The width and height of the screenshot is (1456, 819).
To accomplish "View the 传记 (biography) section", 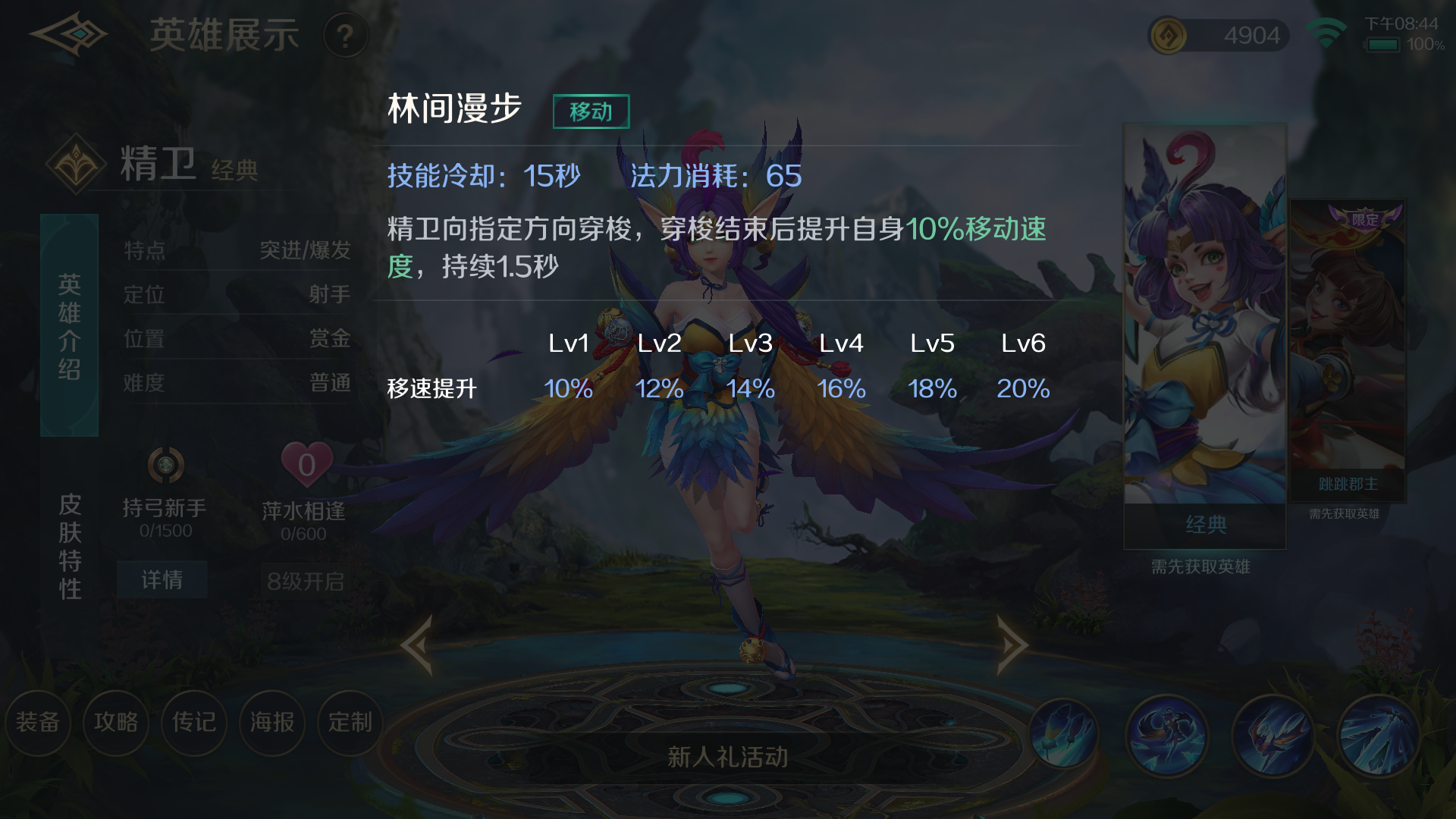I will click(x=194, y=723).
